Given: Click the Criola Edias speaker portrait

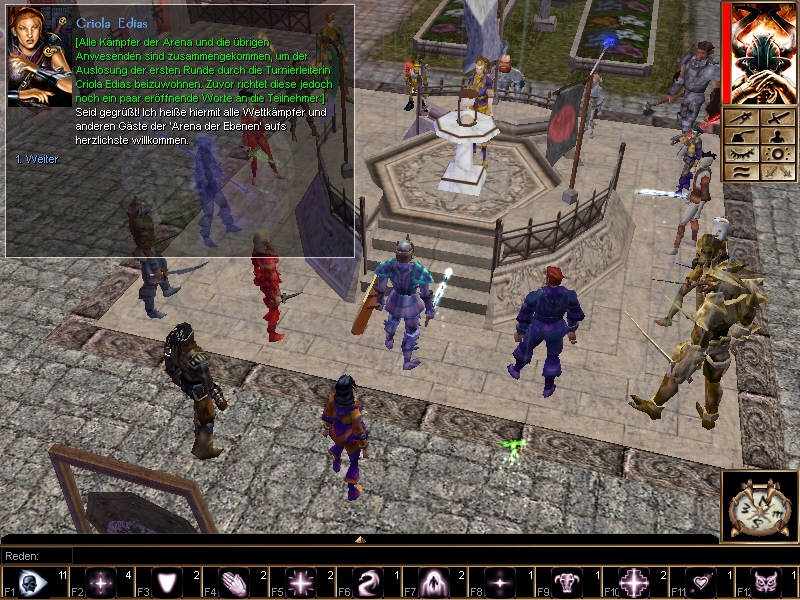Looking at the screenshot, I should tap(39, 57).
